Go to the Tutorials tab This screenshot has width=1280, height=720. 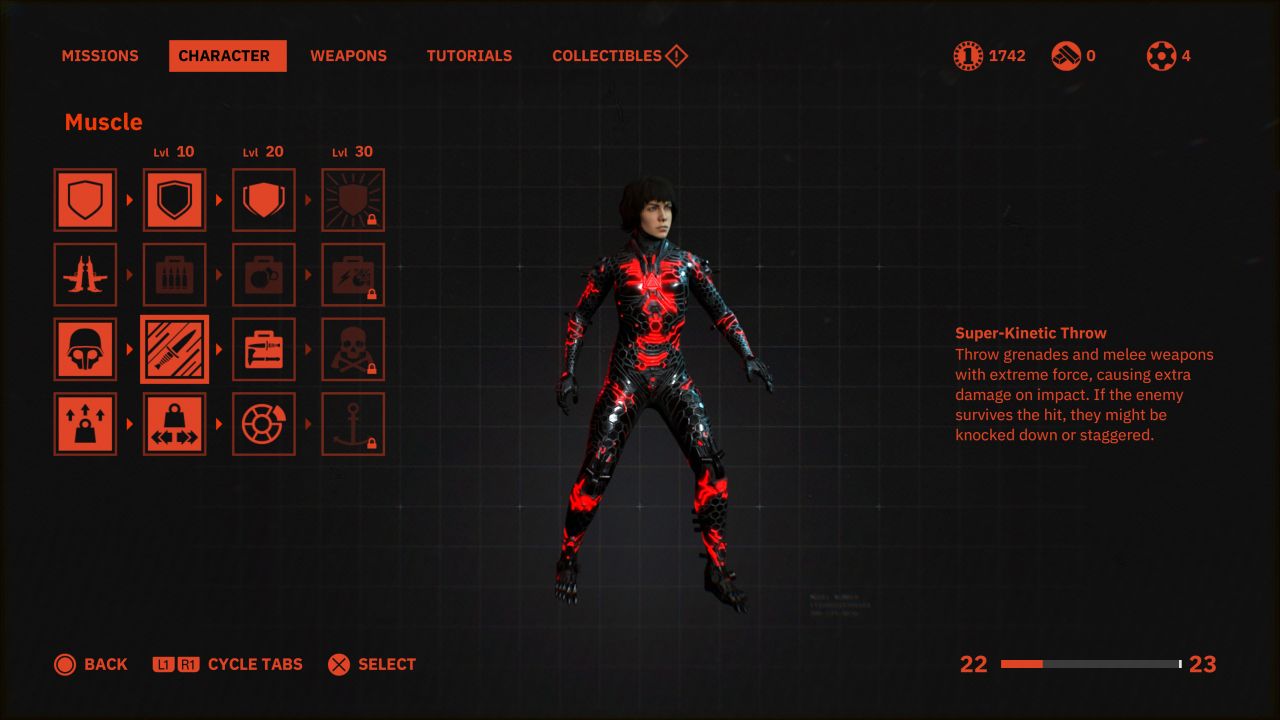coord(469,56)
